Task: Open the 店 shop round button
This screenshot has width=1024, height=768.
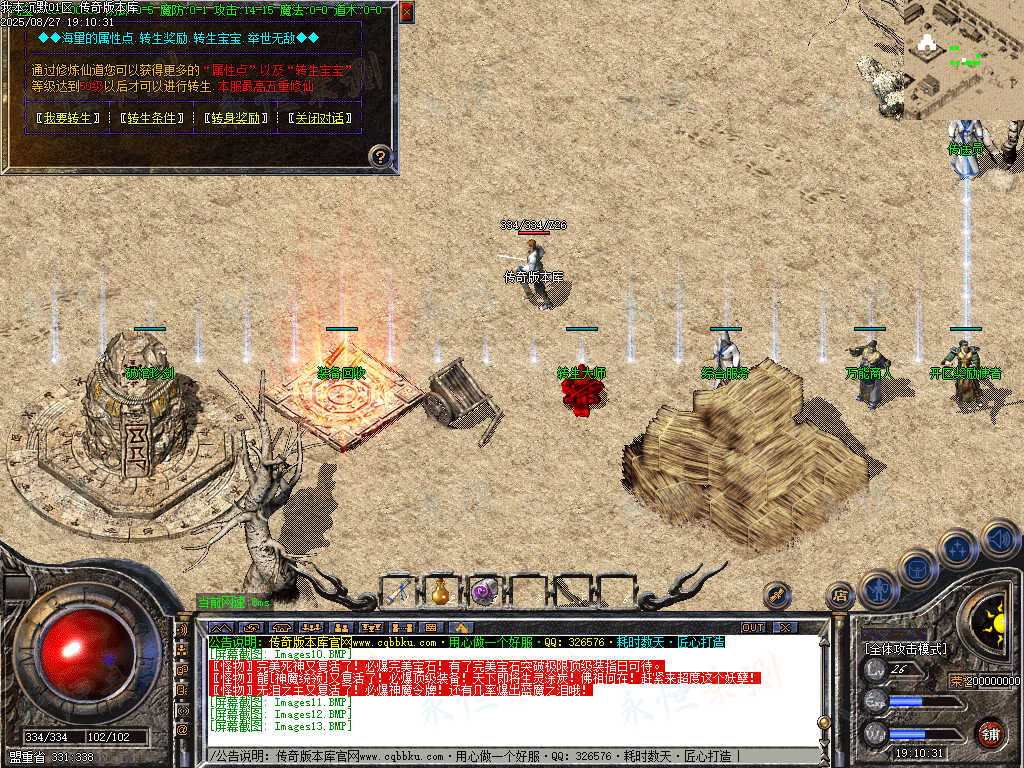Action: click(x=840, y=596)
